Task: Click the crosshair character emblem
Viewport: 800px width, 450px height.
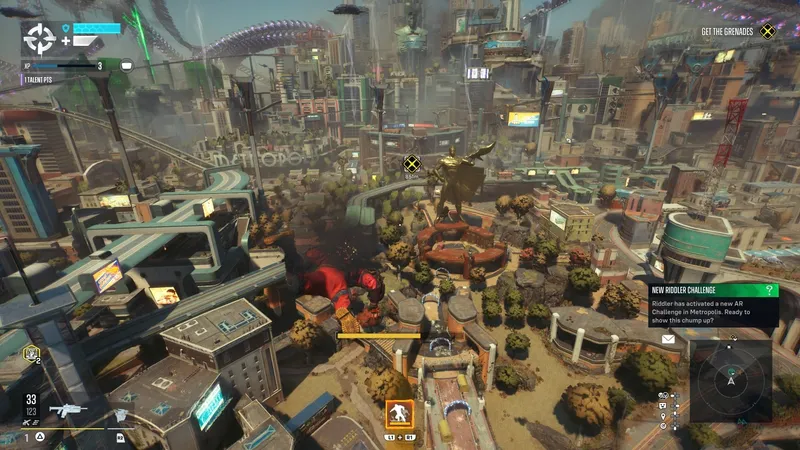Action: pos(39,38)
